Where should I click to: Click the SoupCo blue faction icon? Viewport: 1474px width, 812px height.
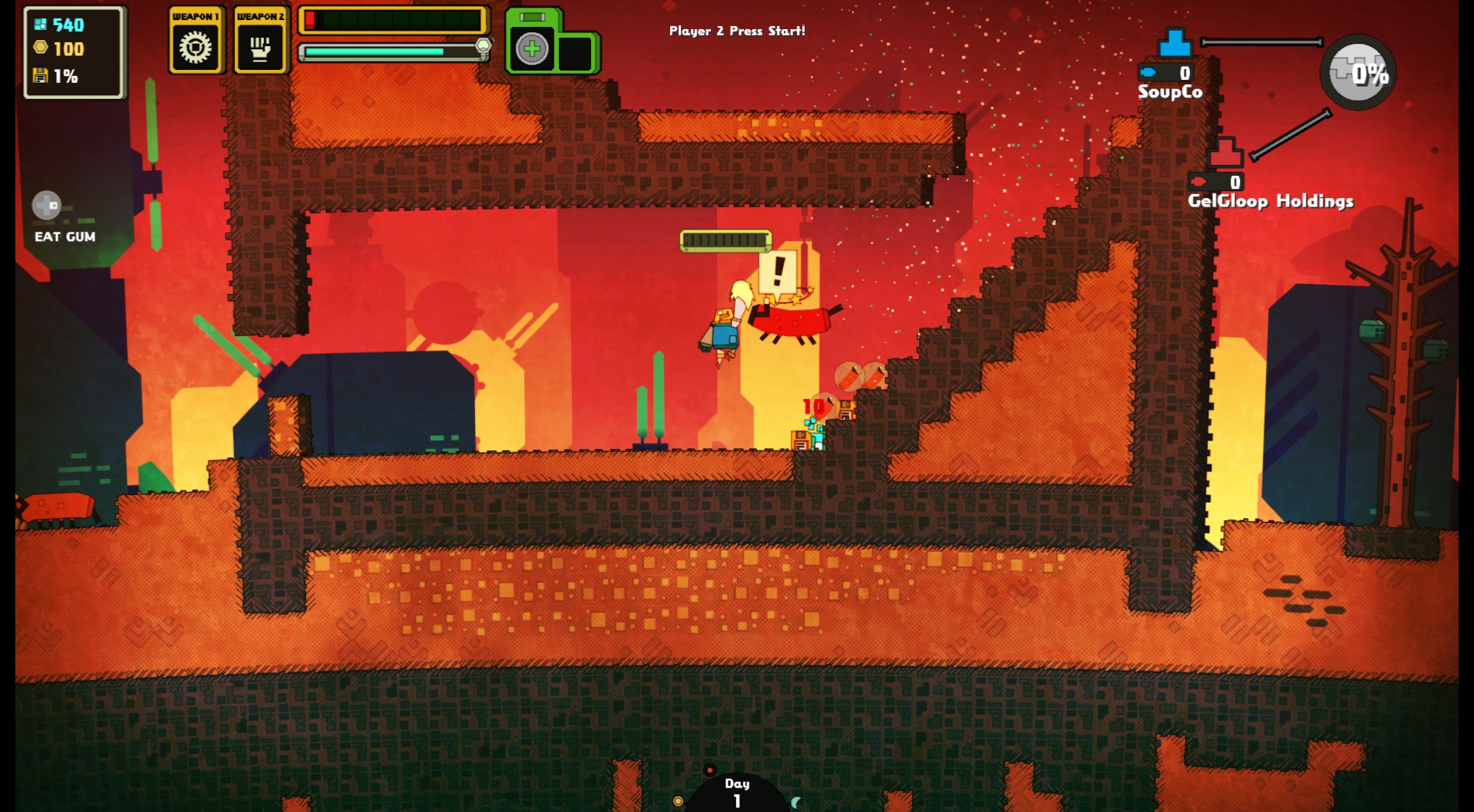click(1175, 43)
